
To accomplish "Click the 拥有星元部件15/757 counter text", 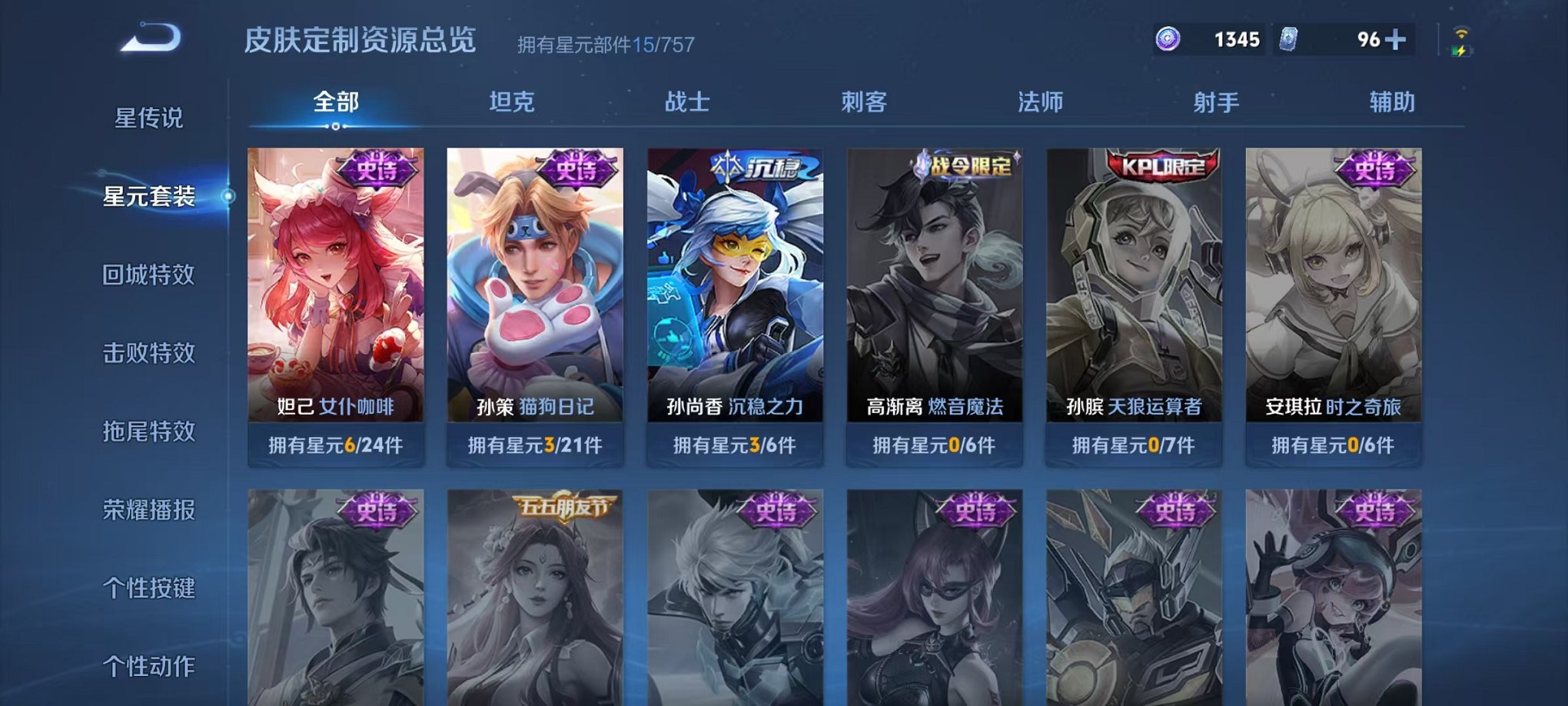I will pos(606,44).
